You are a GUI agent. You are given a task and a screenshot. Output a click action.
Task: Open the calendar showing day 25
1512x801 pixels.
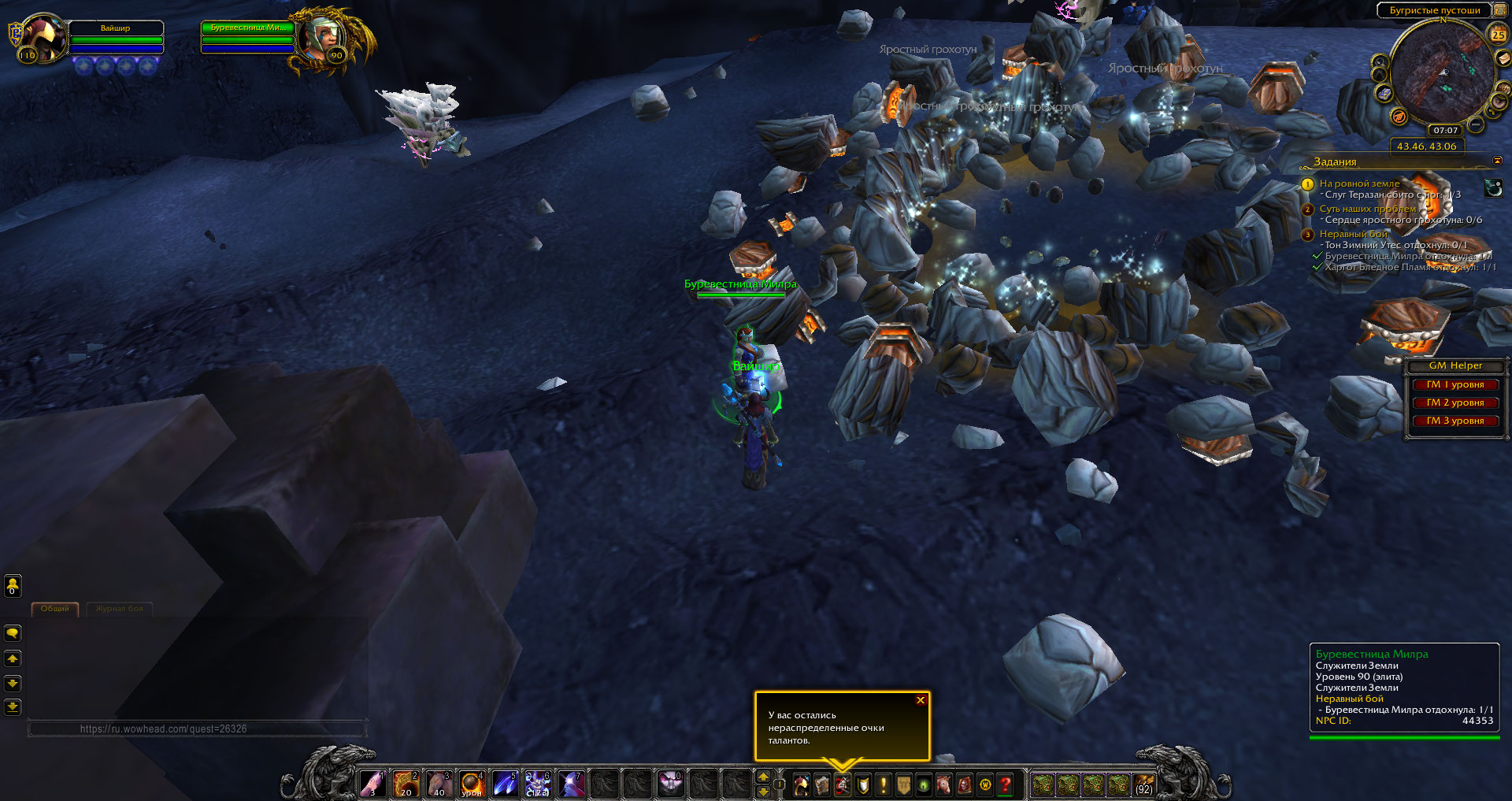pos(1498,34)
